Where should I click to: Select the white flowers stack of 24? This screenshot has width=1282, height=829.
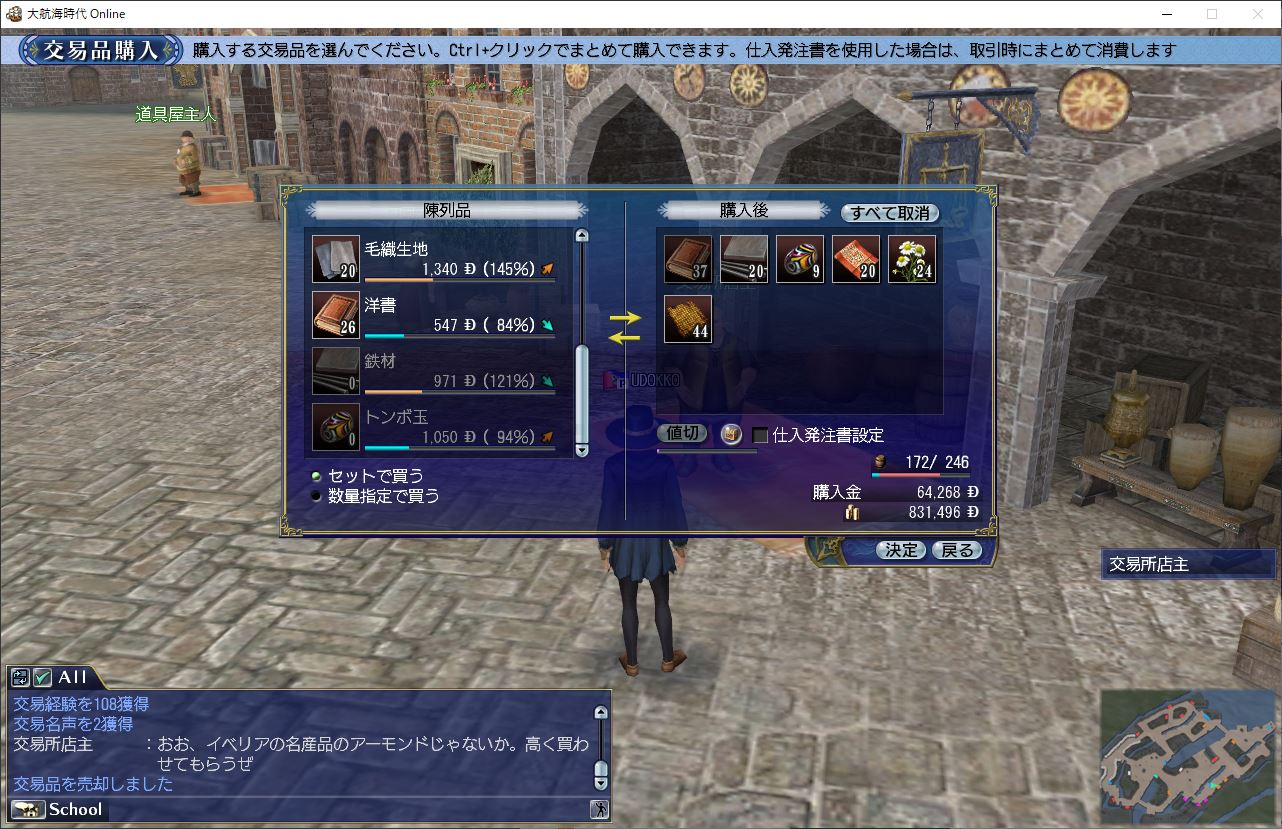point(912,260)
